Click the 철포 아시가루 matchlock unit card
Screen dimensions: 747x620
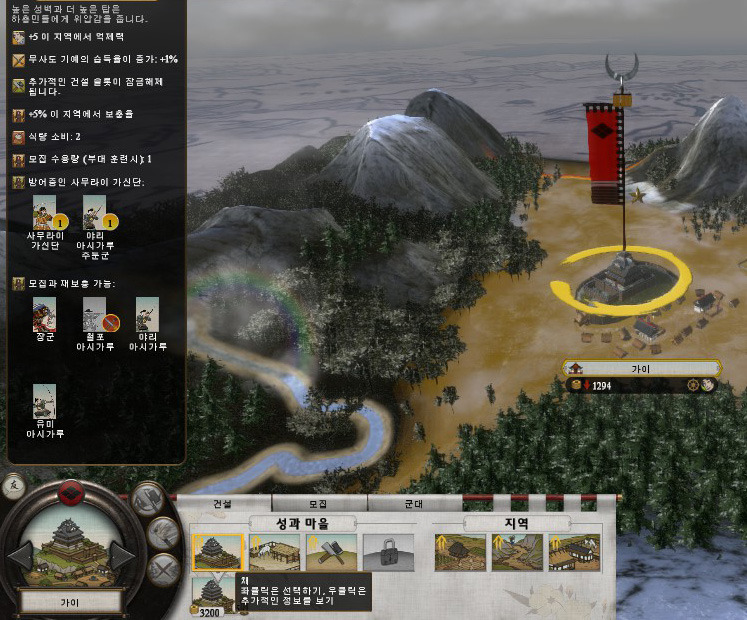(95, 315)
